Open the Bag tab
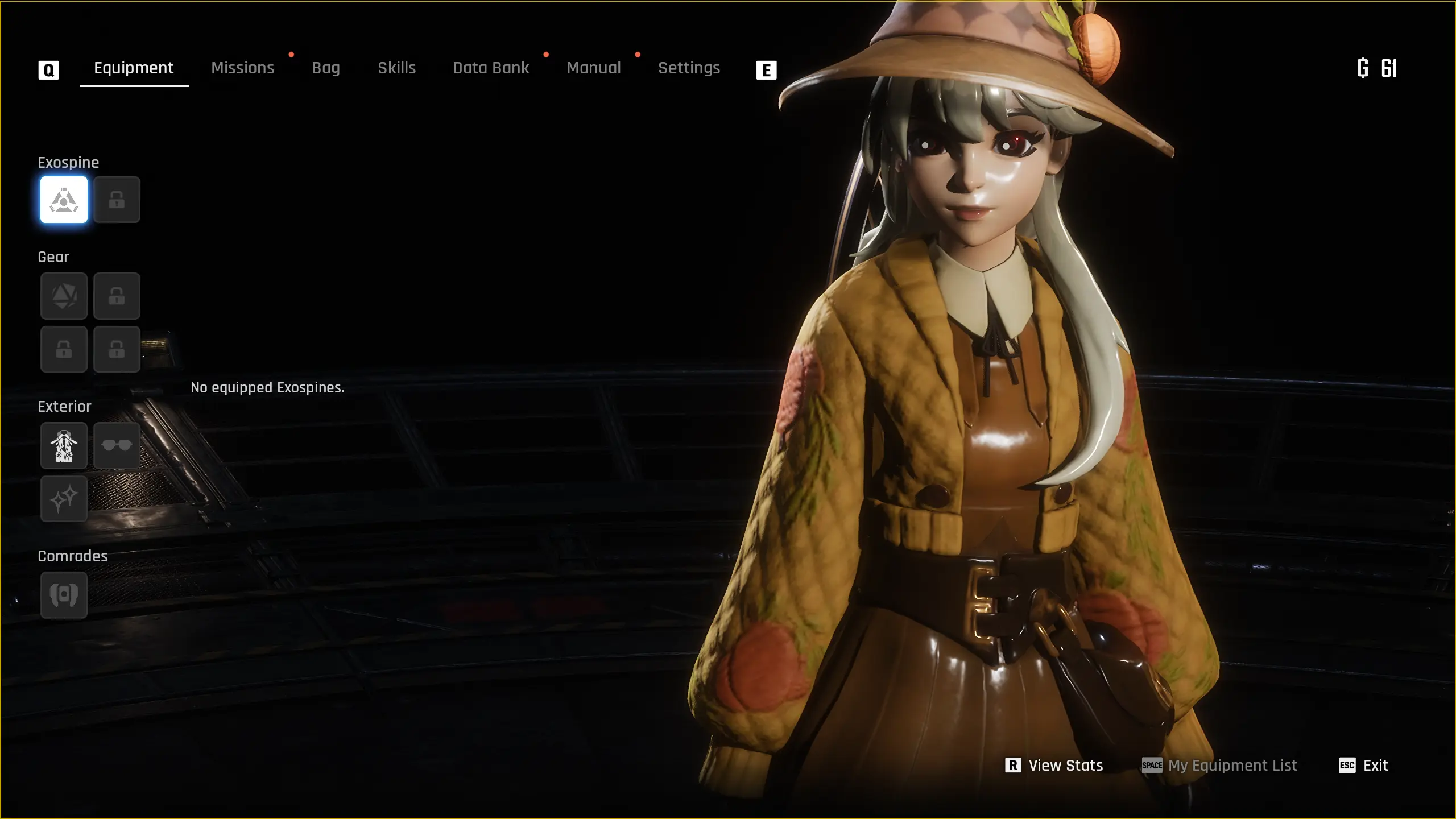Viewport: 1456px width, 819px height. [x=326, y=68]
